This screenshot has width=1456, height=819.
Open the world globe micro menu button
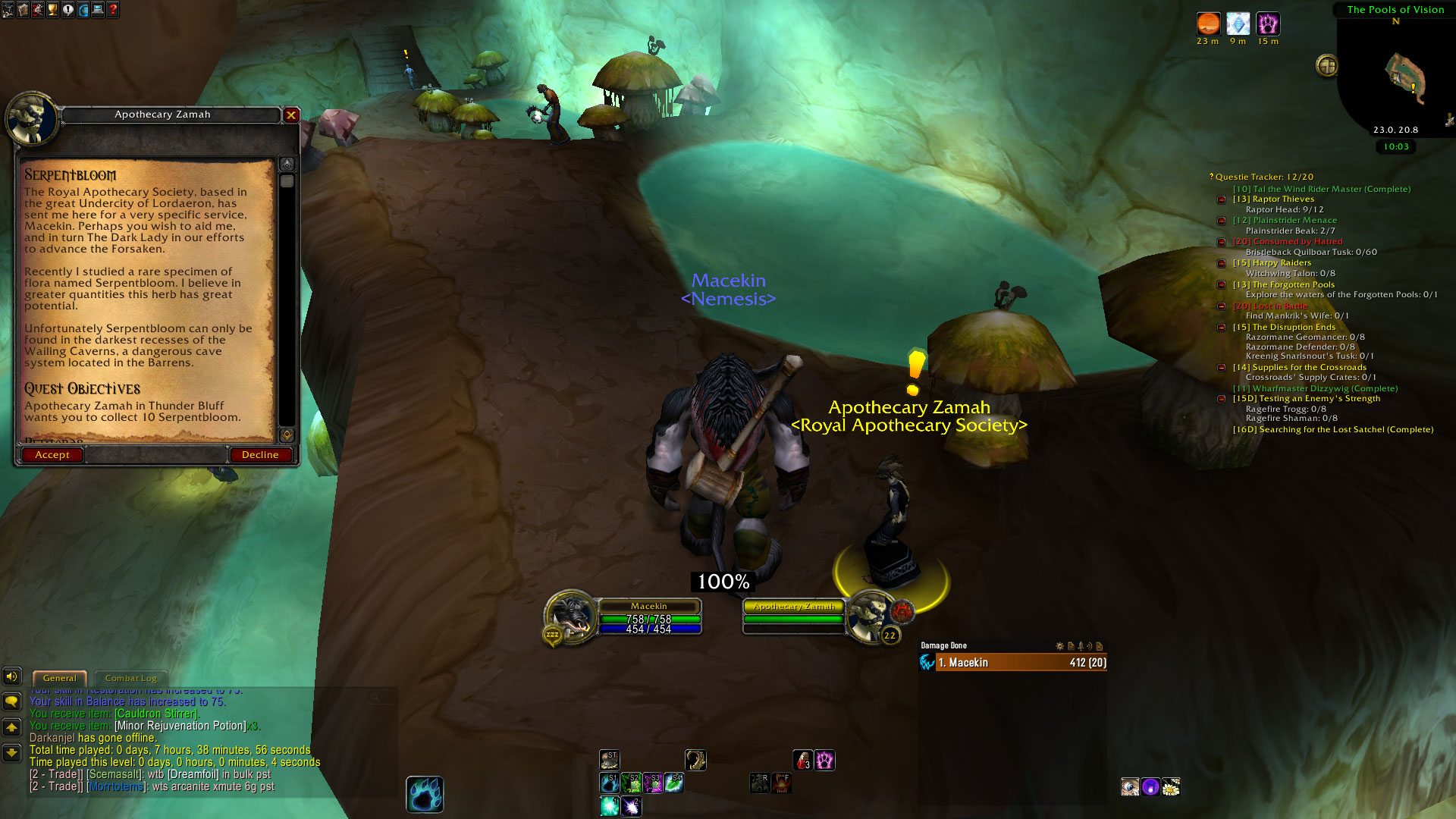coord(83,10)
